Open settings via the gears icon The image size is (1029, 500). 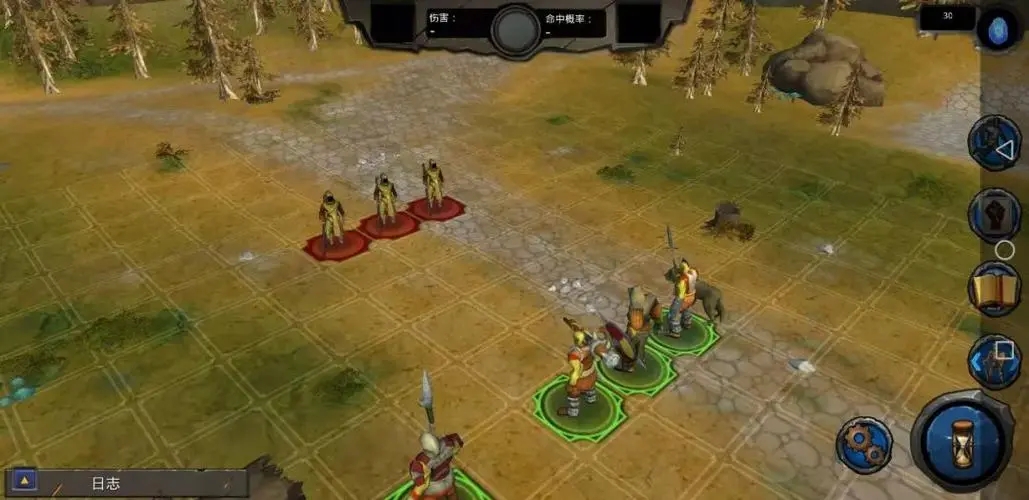[x=864, y=445]
